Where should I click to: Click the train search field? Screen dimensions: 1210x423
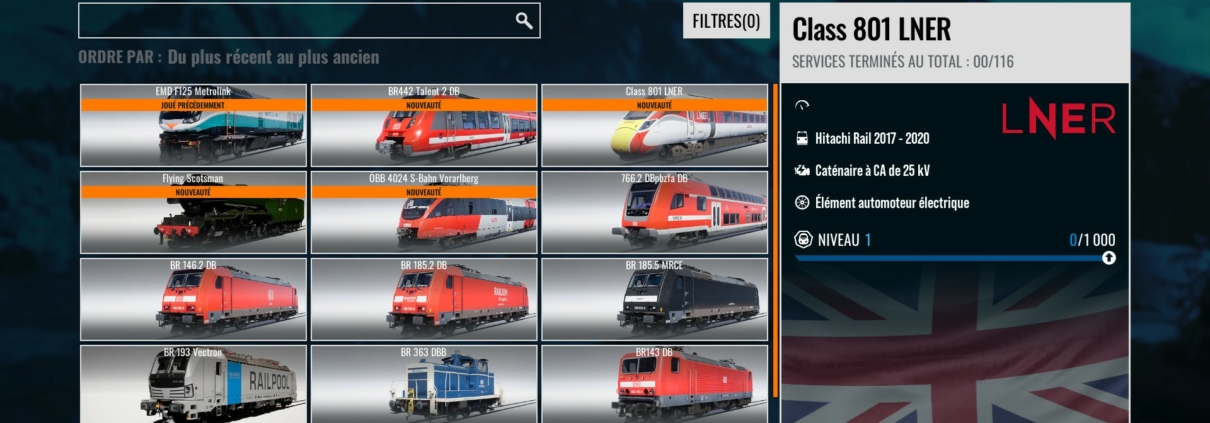[x=295, y=21]
